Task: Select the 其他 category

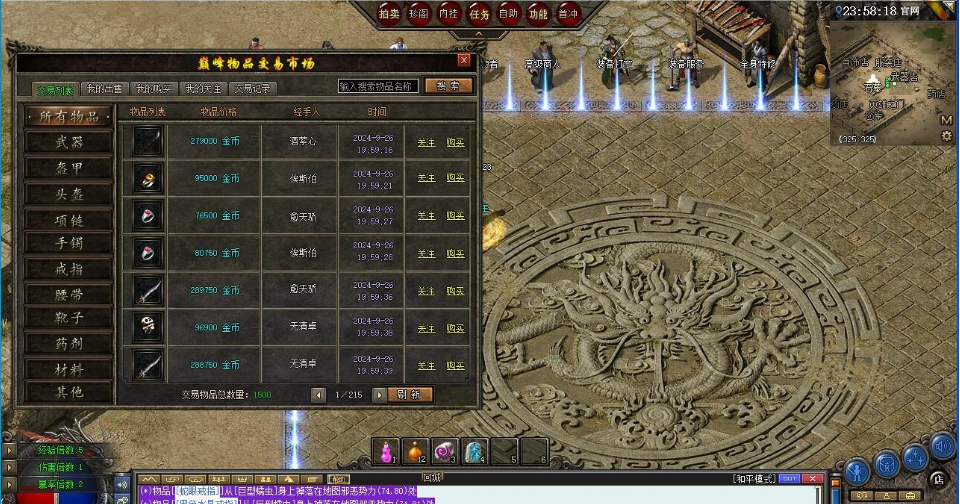Action: click(x=69, y=392)
